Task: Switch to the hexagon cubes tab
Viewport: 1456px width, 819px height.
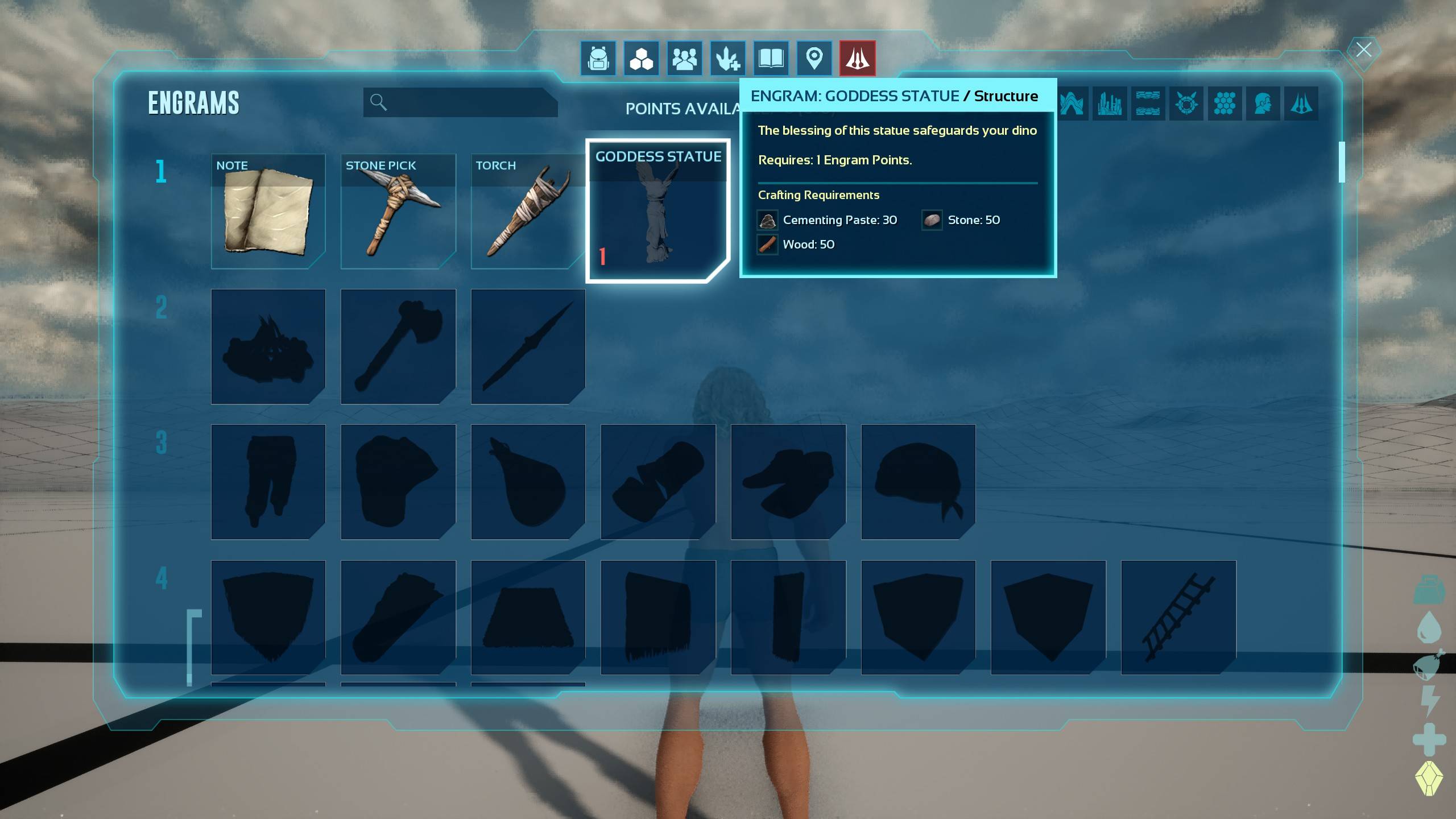Action: point(642,58)
